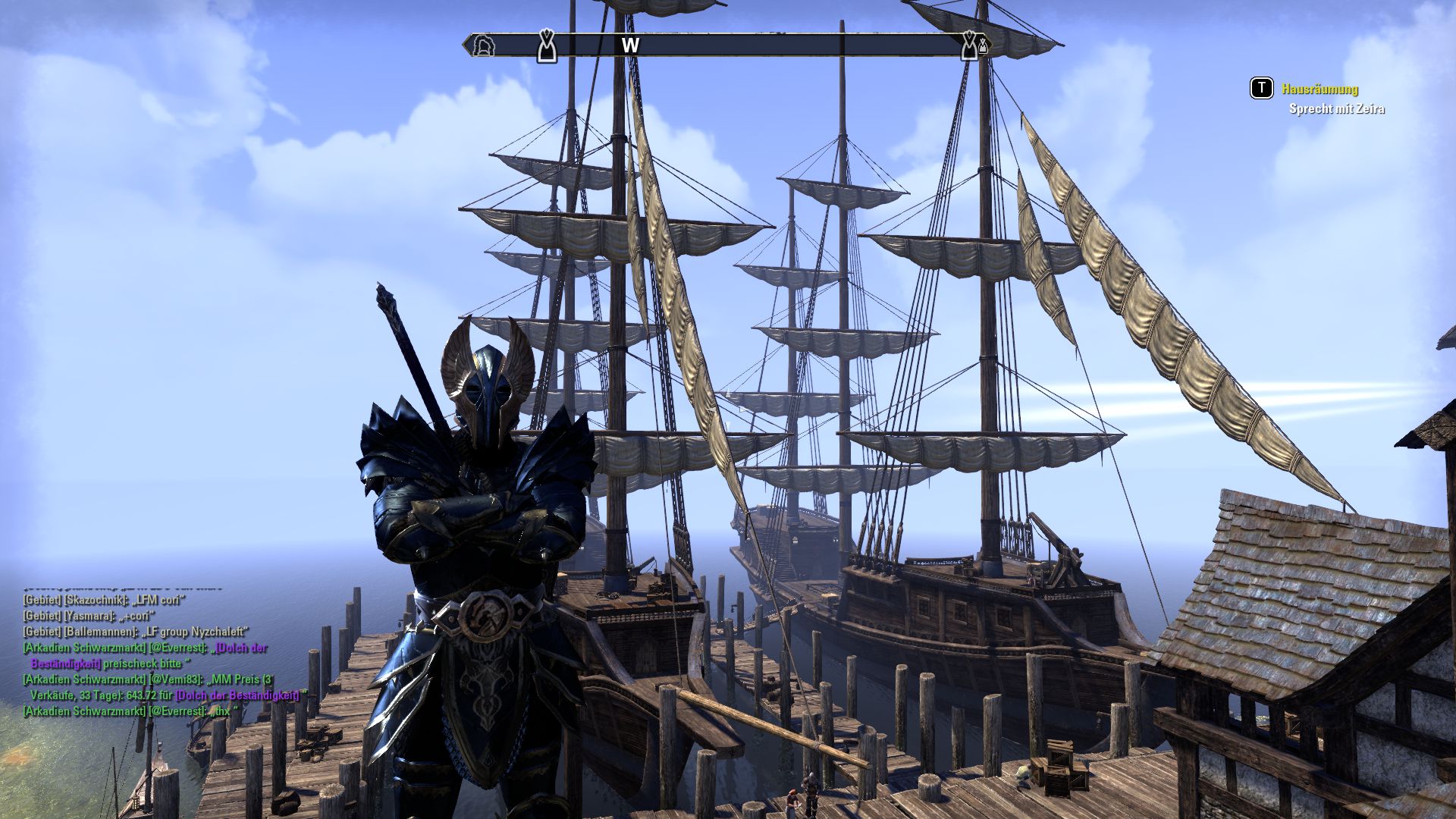Click the wayshrine marker right of the compass
This screenshot has height=819, width=1456.
(971, 45)
